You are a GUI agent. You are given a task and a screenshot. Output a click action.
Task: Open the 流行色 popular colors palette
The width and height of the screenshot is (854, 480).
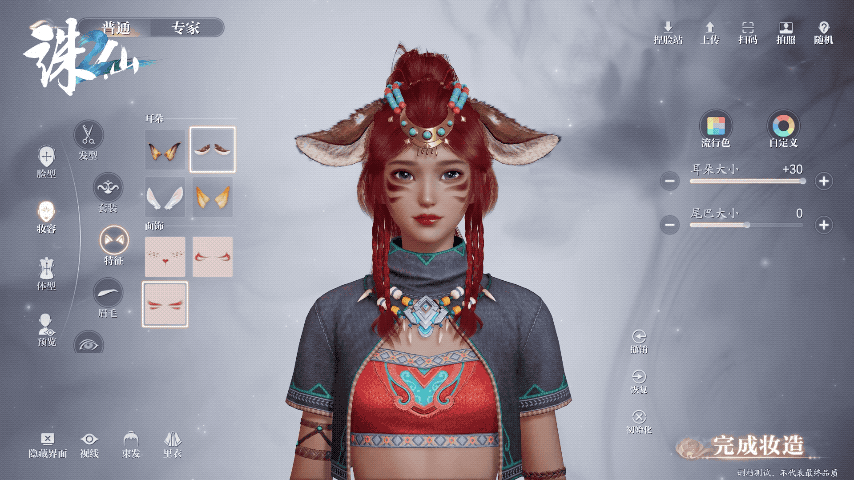pyautogui.click(x=715, y=127)
